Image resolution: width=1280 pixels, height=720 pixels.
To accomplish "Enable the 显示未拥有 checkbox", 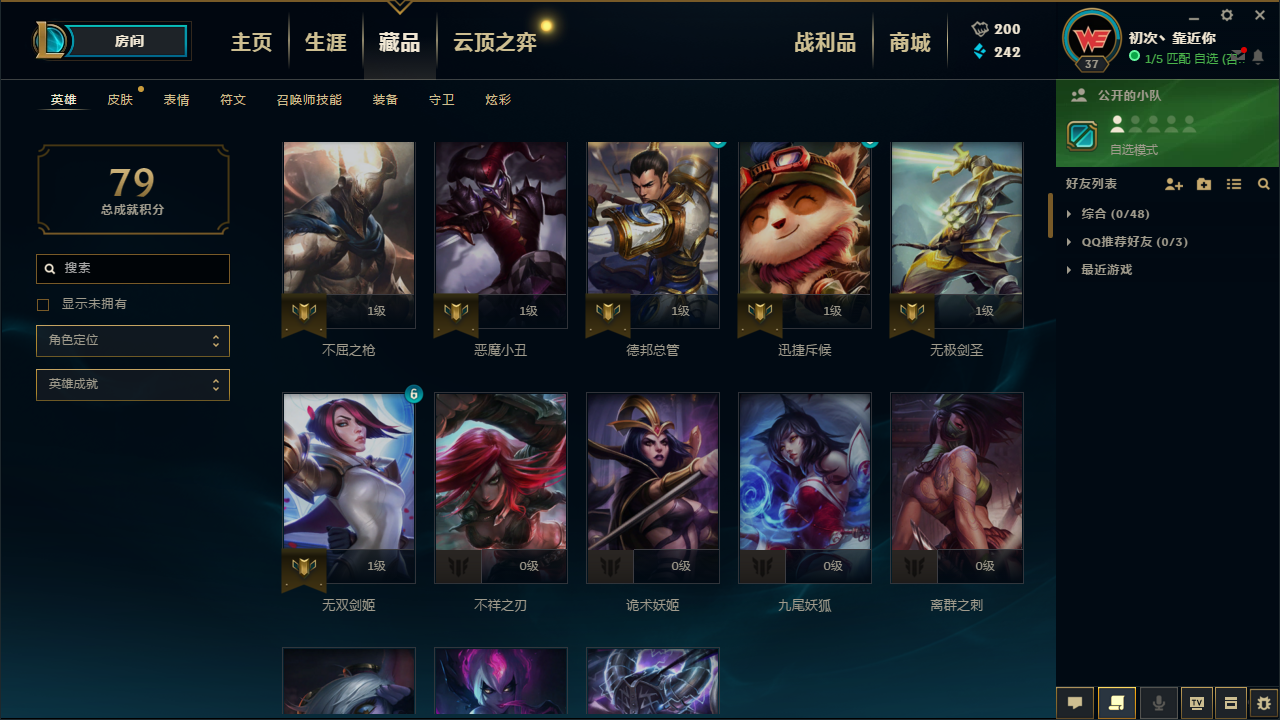I will tap(42, 303).
